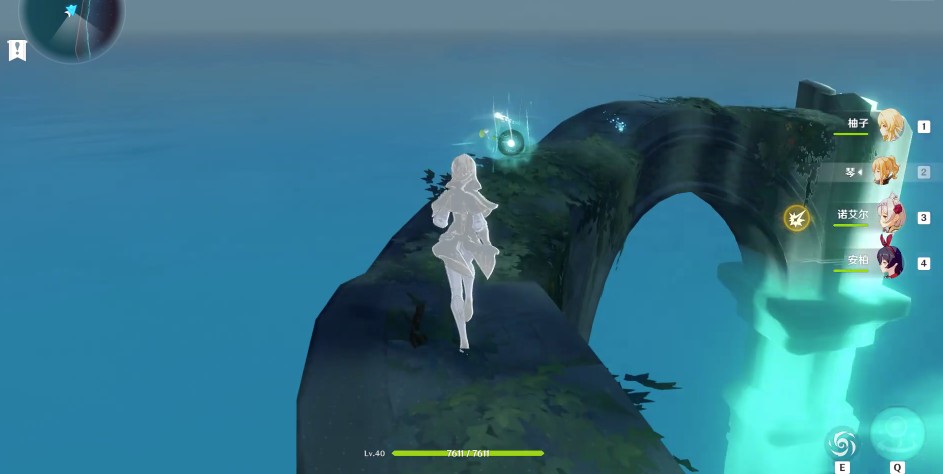Trigger 诺艾尔's glowing burst-ready icon

coord(796,217)
